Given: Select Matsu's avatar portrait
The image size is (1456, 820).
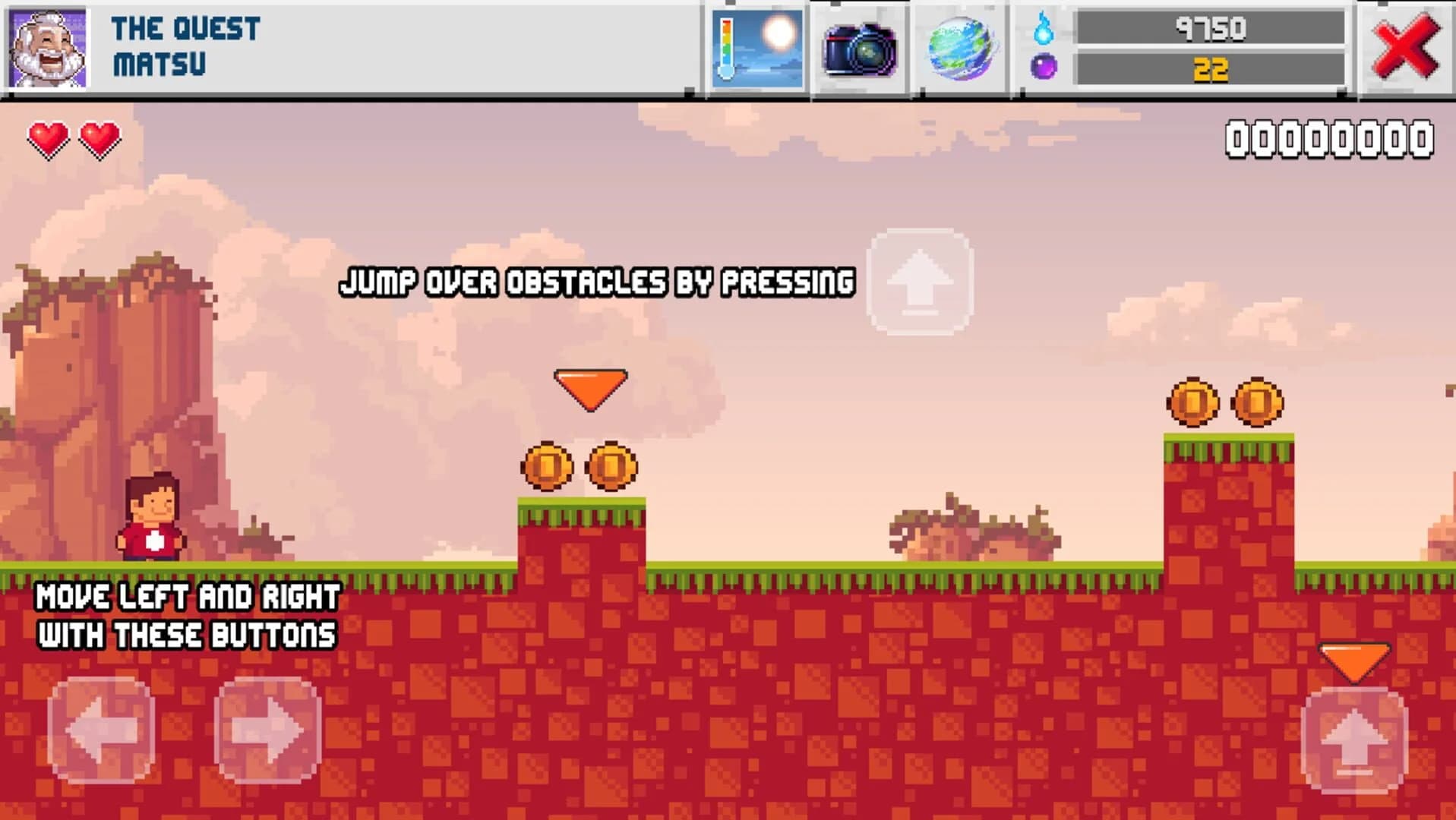Looking at the screenshot, I should point(46,46).
